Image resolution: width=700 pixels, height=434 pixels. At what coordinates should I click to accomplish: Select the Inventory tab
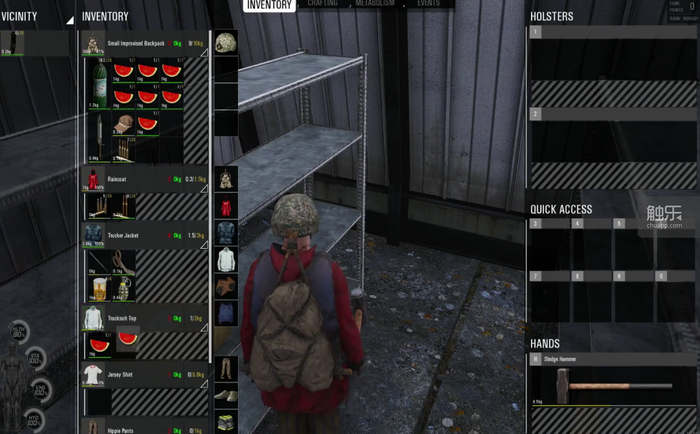pyautogui.click(x=269, y=5)
